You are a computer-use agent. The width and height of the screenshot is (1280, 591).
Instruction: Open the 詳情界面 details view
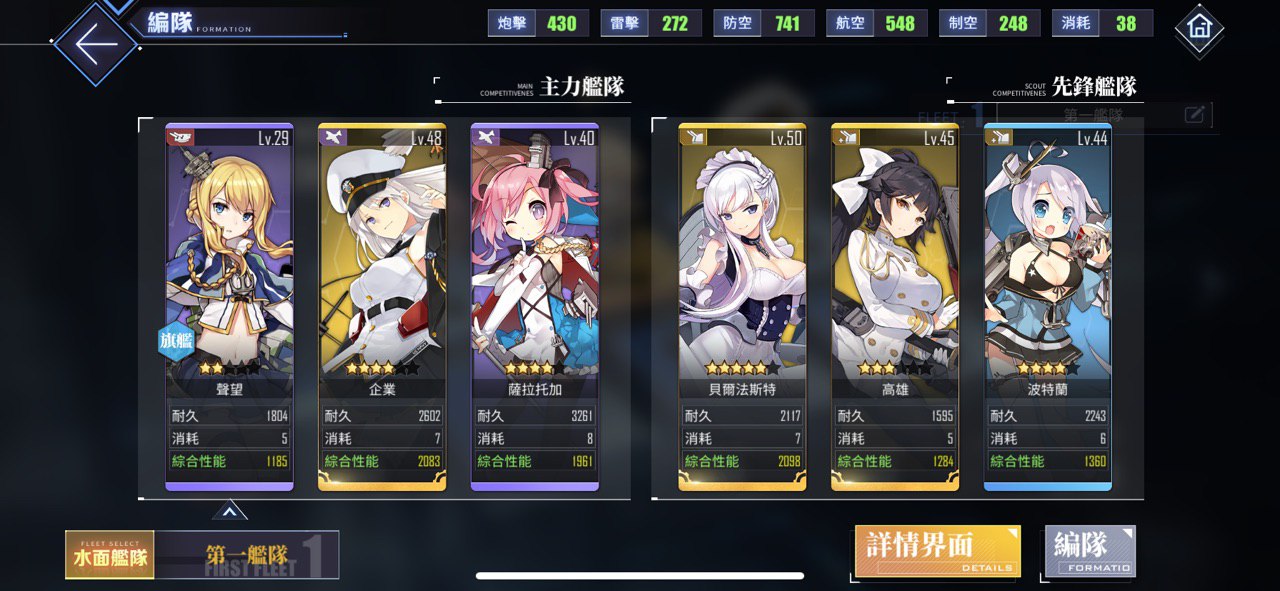(x=937, y=551)
